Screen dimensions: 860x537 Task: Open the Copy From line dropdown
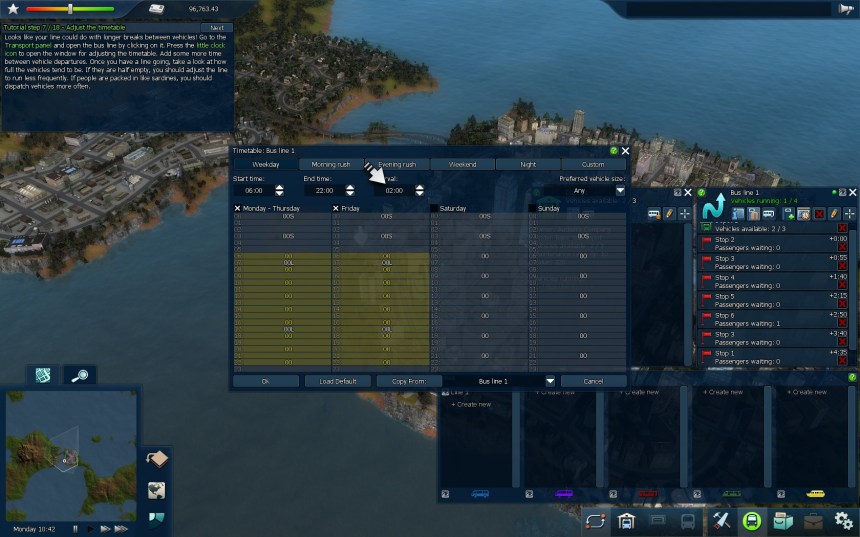click(549, 381)
